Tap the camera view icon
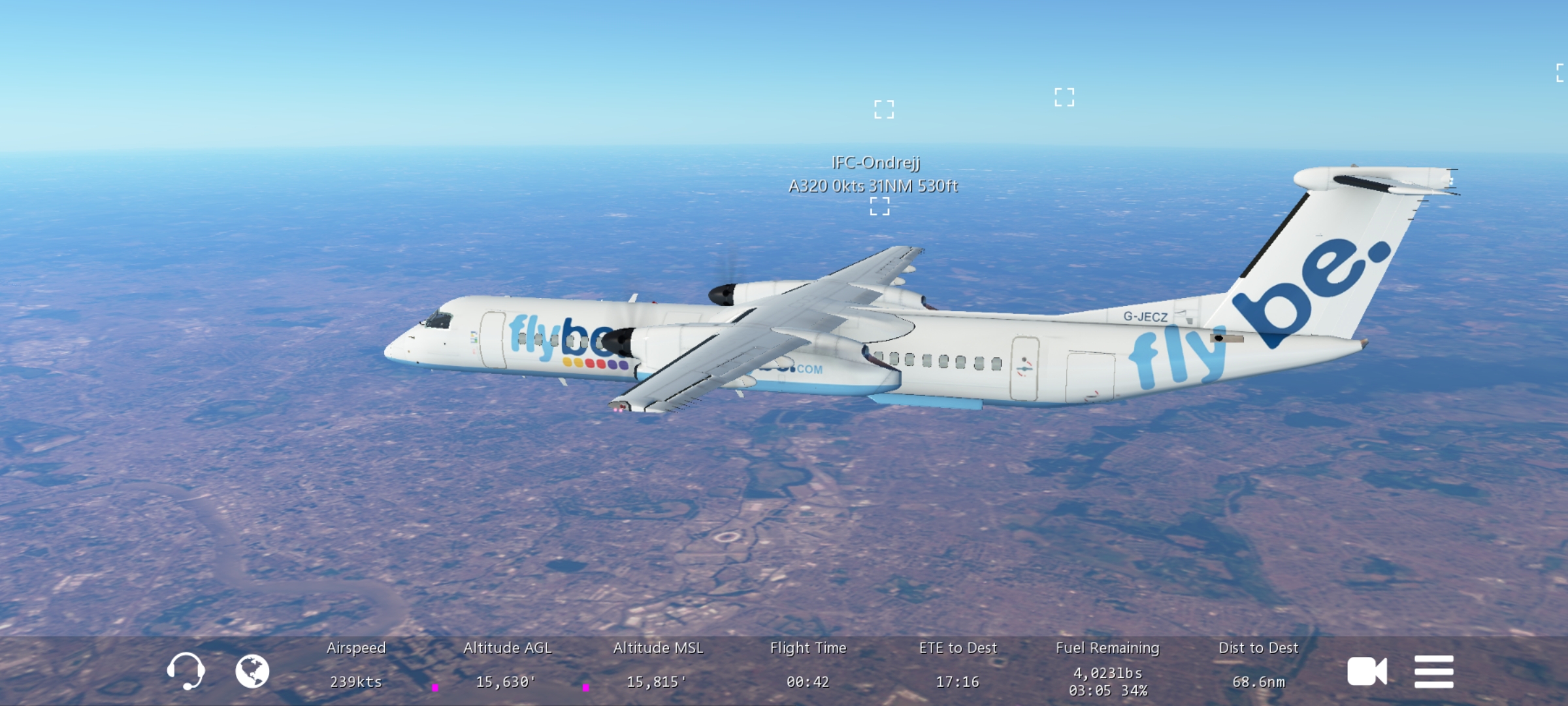The width and height of the screenshot is (1568, 706). [x=1367, y=671]
